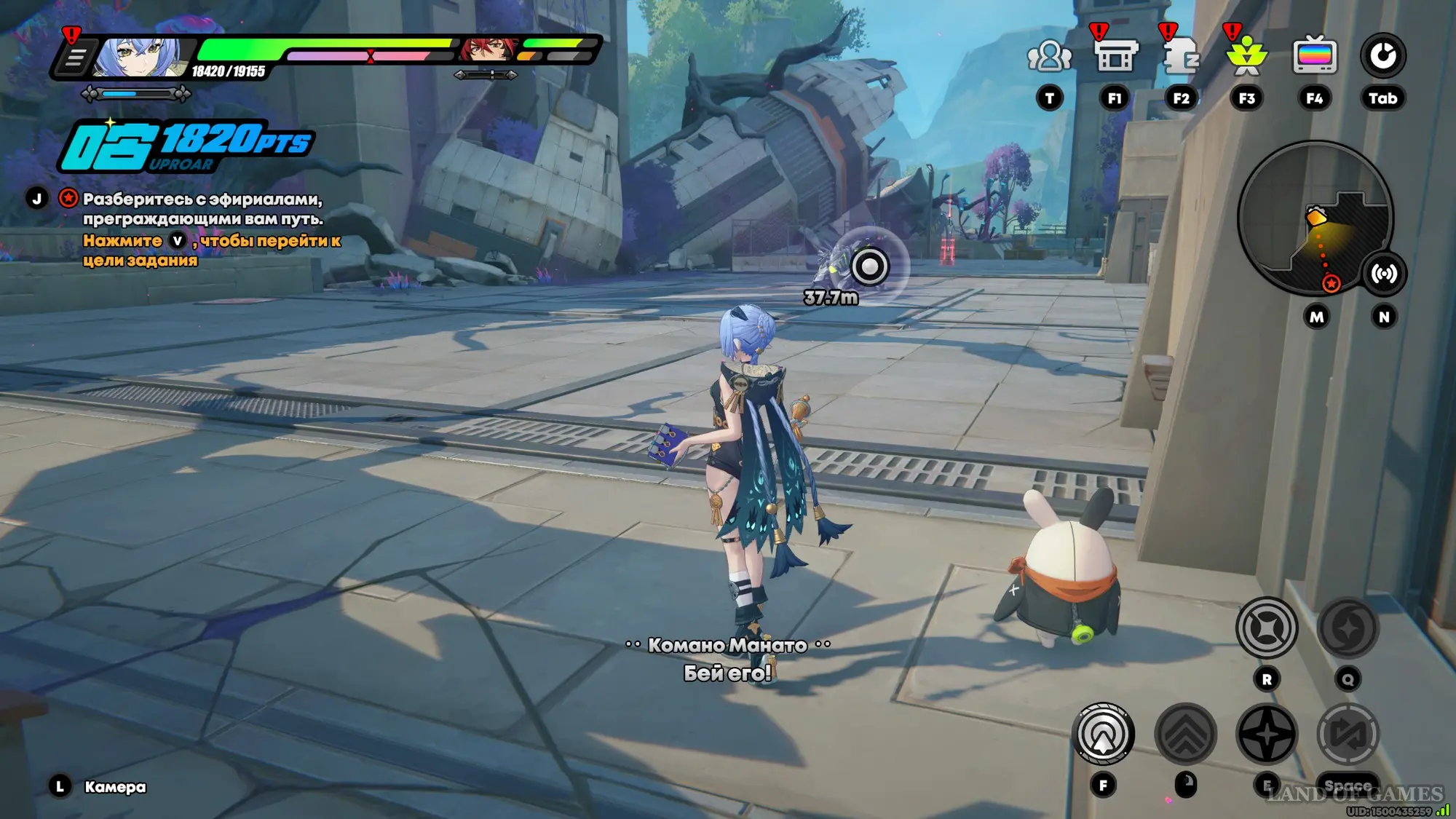
Task: Open the rainbow TV screen icon
Action: click(x=1315, y=56)
